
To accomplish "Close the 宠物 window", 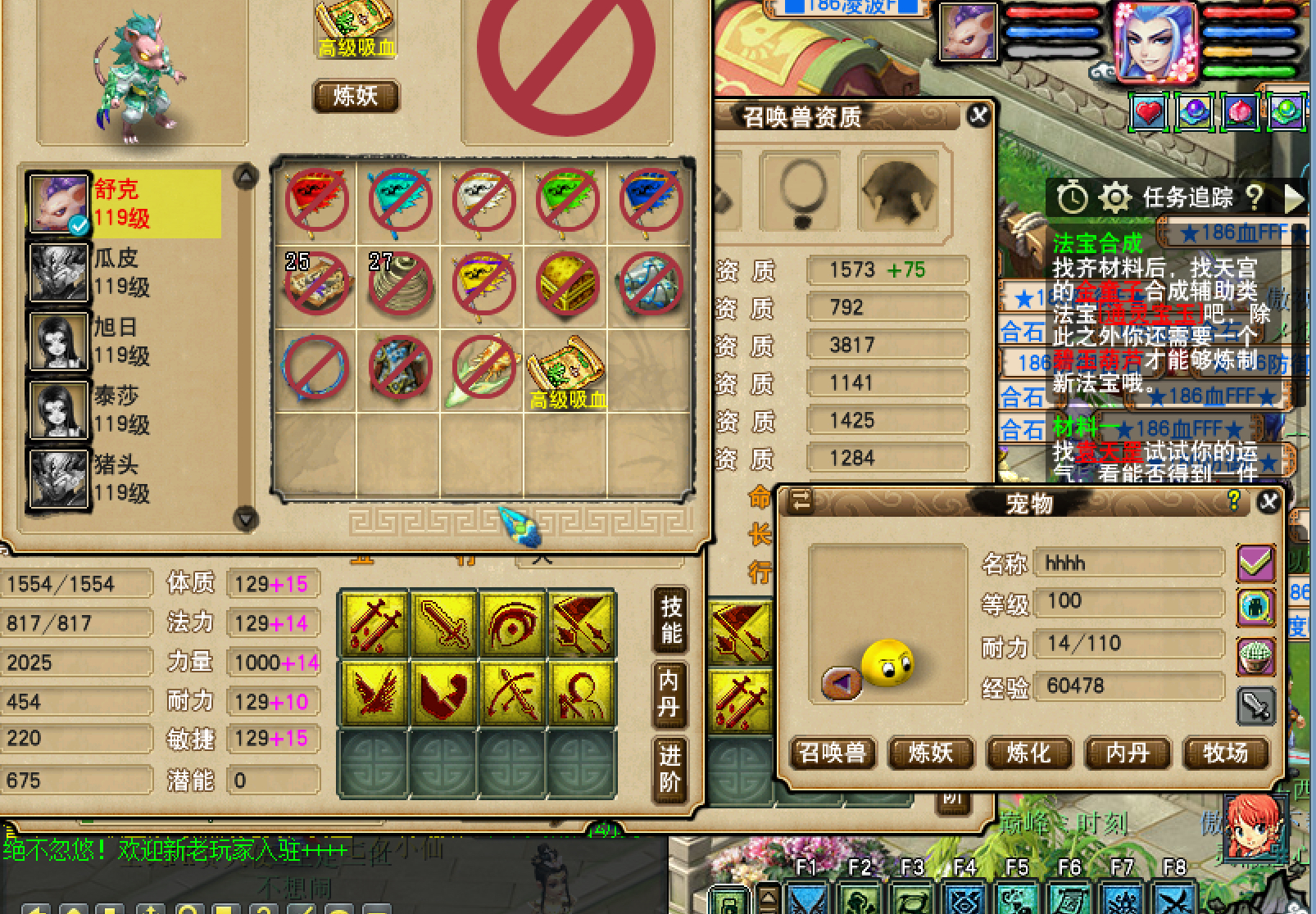I will point(1268,501).
